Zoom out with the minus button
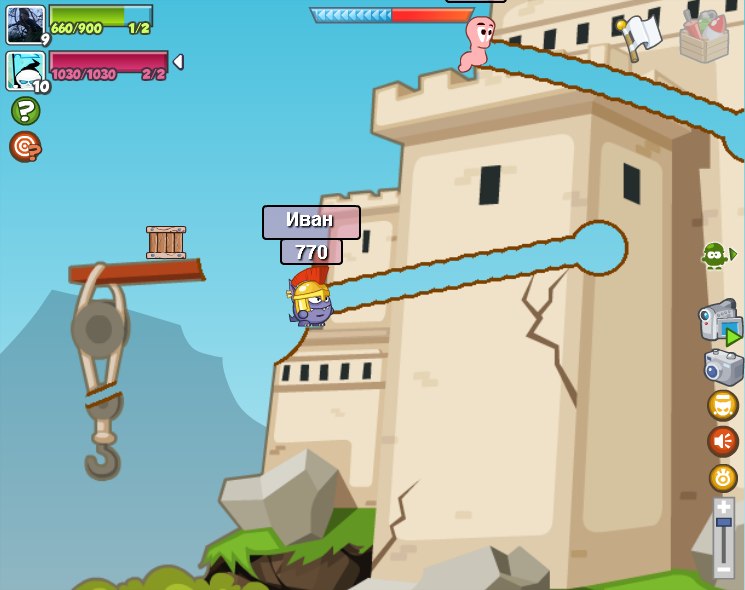This screenshot has height=590, width=745. tap(723, 569)
